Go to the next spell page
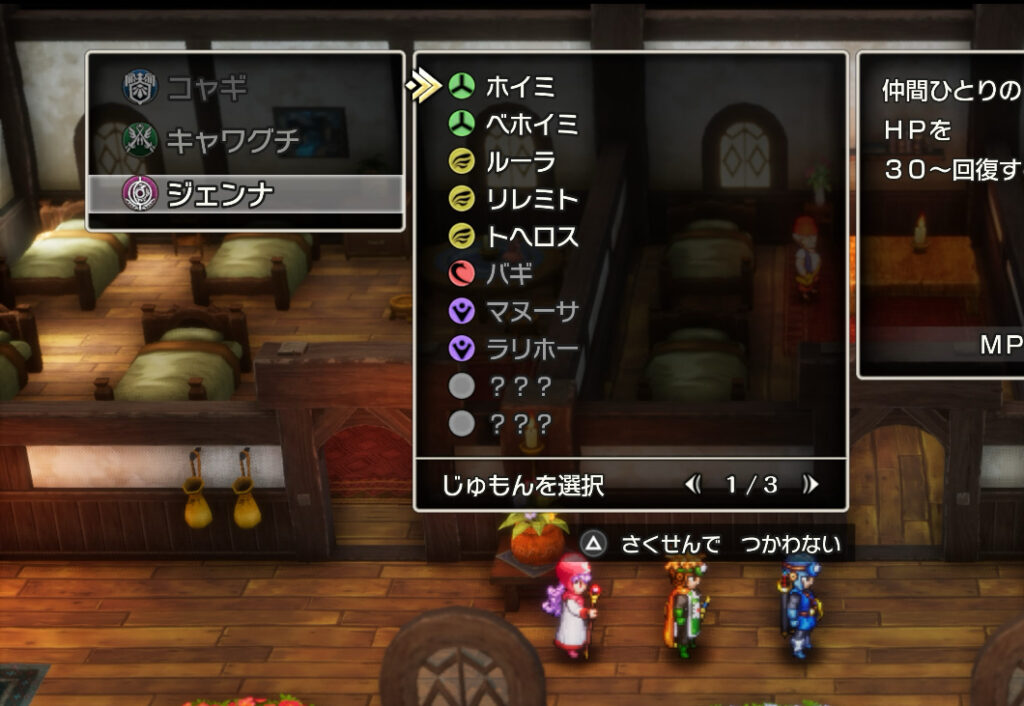The width and height of the screenshot is (1024, 706). point(810,485)
